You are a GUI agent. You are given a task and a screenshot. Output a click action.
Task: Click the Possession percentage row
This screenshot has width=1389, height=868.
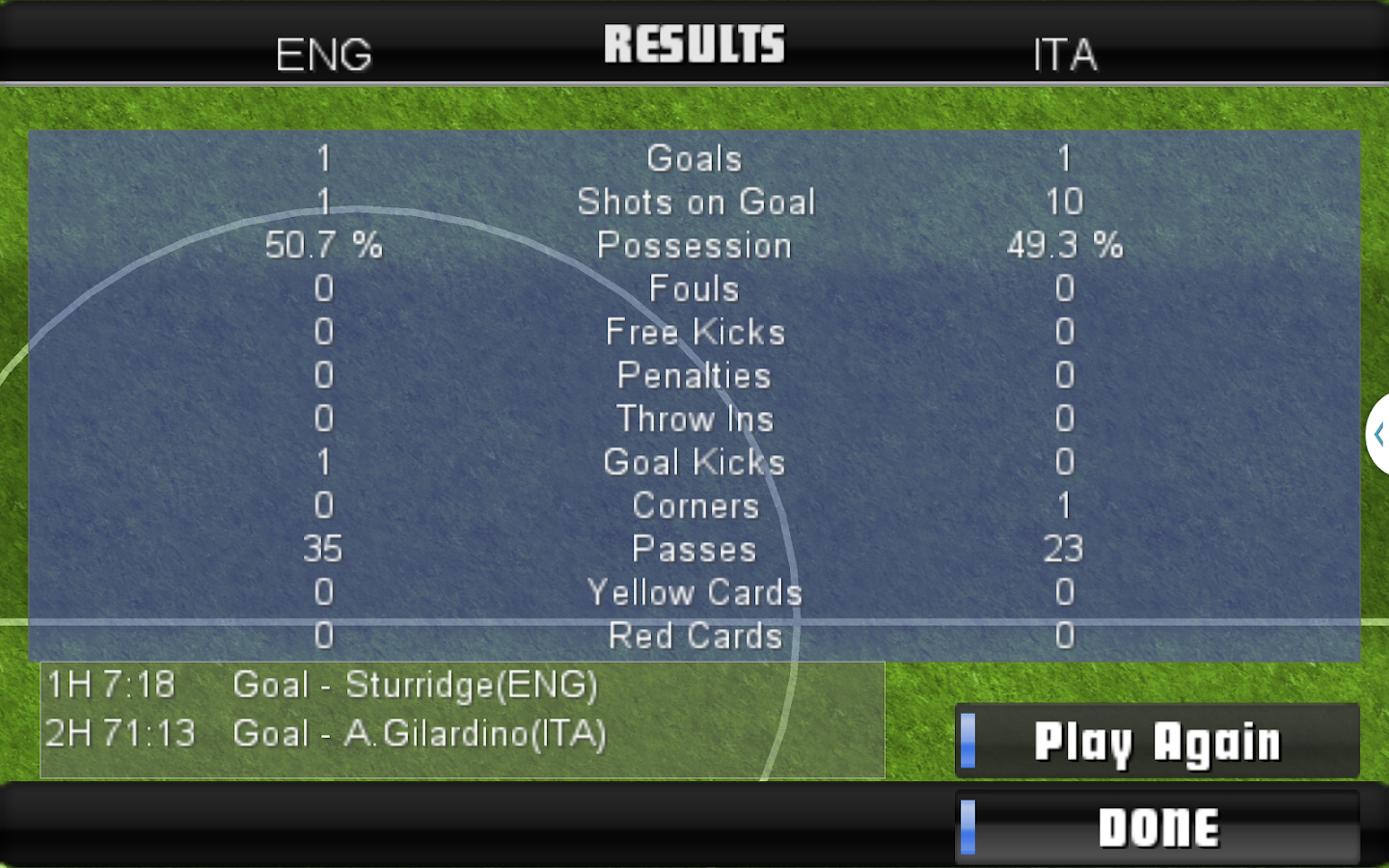click(x=694, y=245)
